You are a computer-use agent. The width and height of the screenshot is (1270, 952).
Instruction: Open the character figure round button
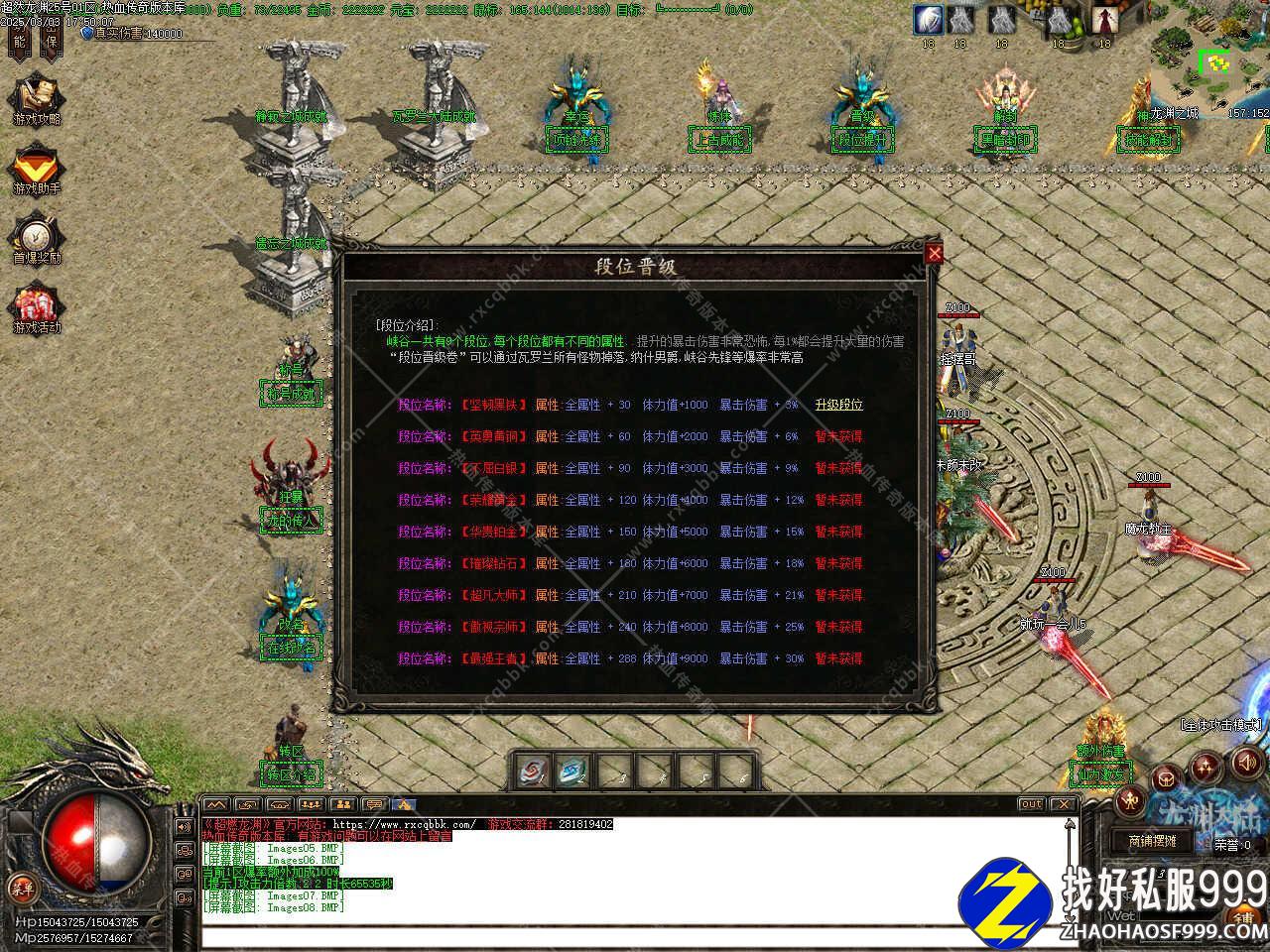(x=1131, y=800)
